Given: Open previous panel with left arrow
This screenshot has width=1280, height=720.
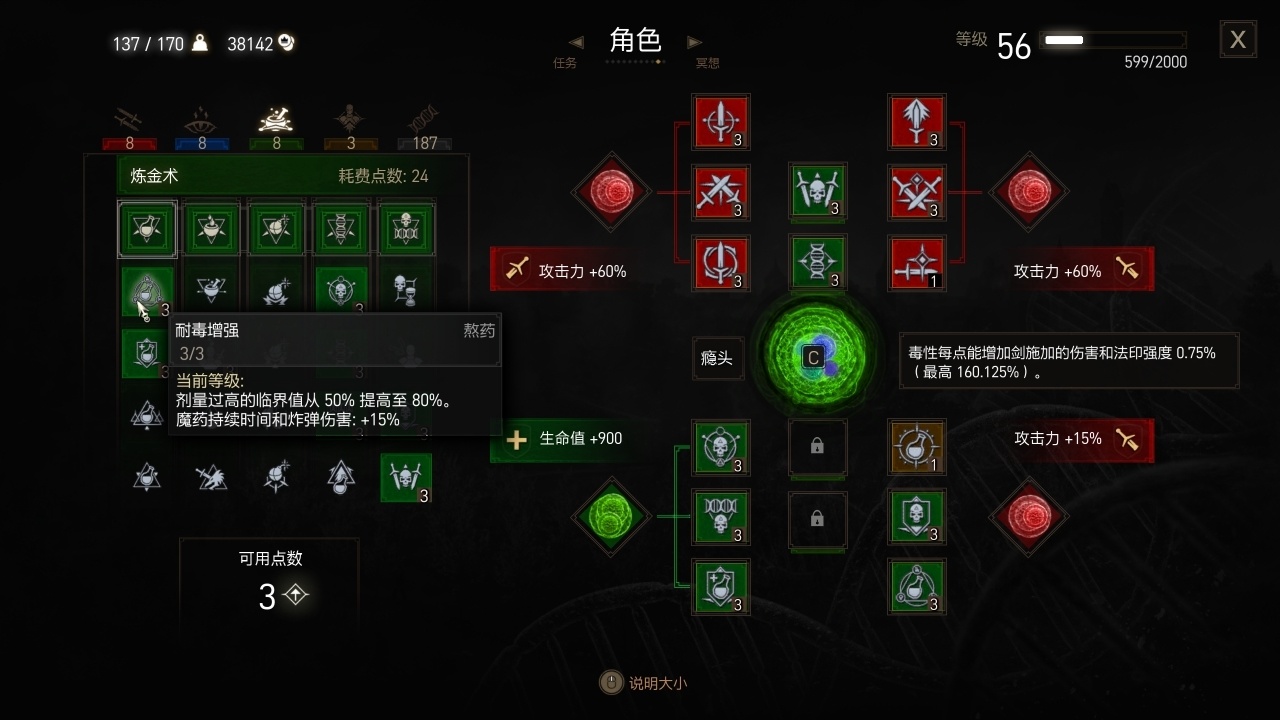Looking at the screenshot, I should coord(575,42).
